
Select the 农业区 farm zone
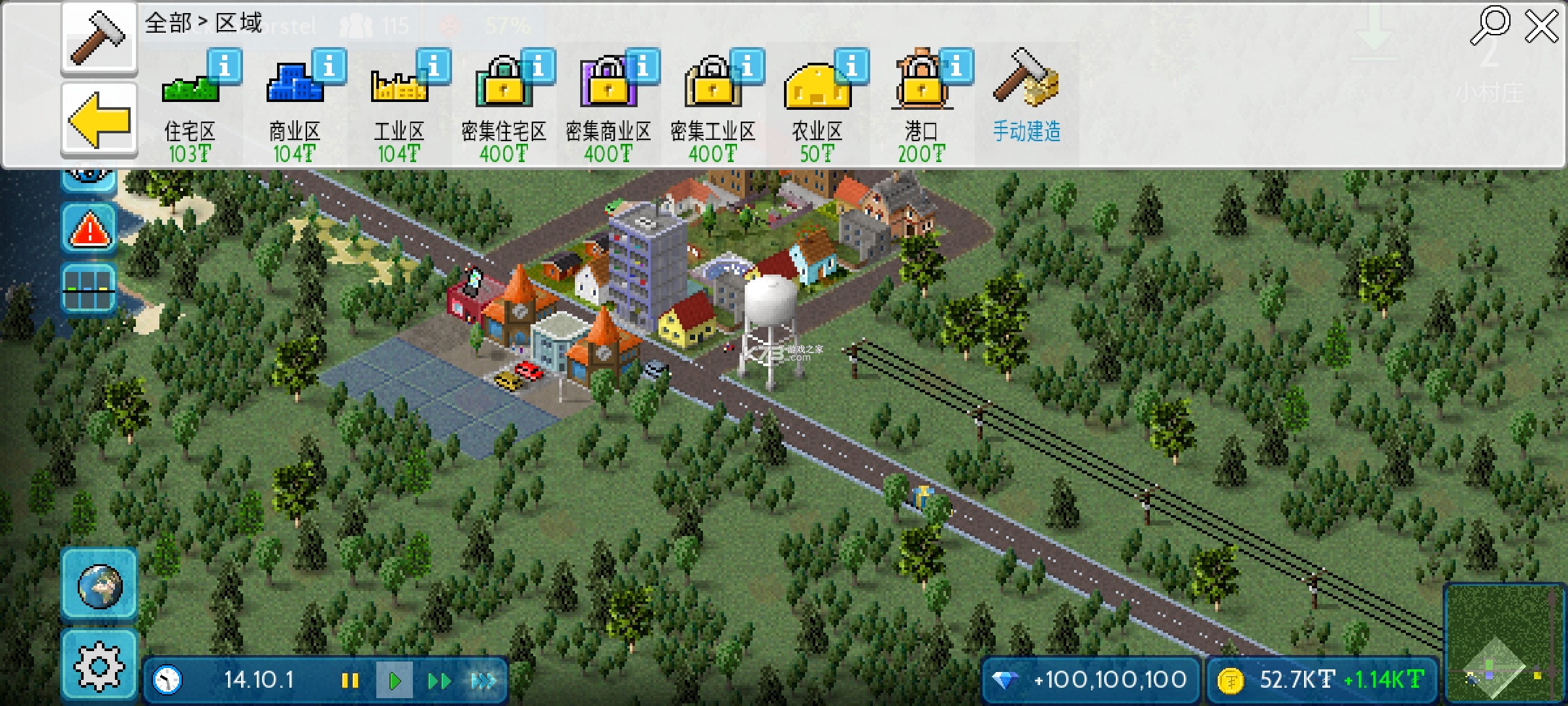click(817, 105)
